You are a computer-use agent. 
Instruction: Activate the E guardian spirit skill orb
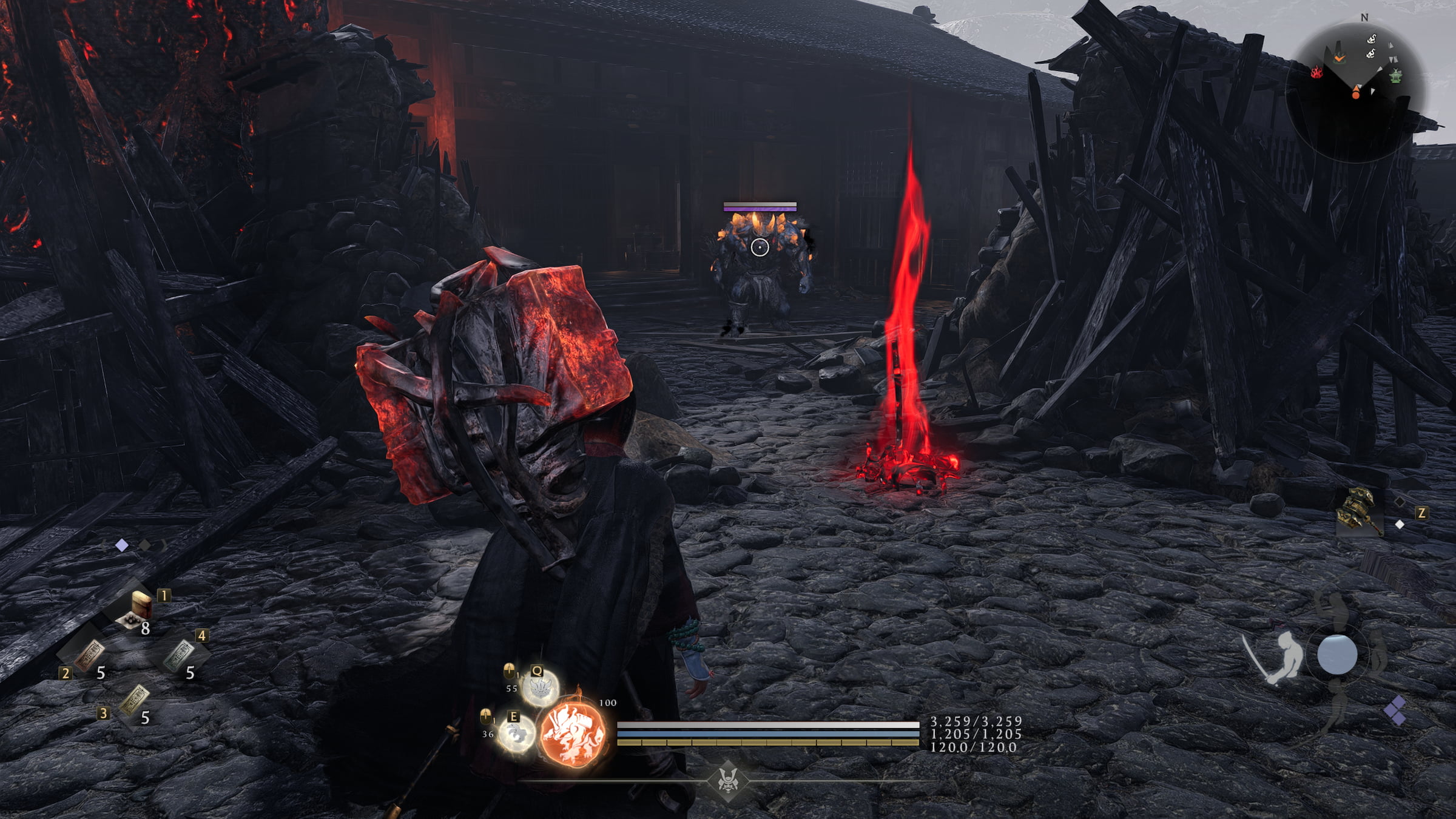[x=516, y=734]
